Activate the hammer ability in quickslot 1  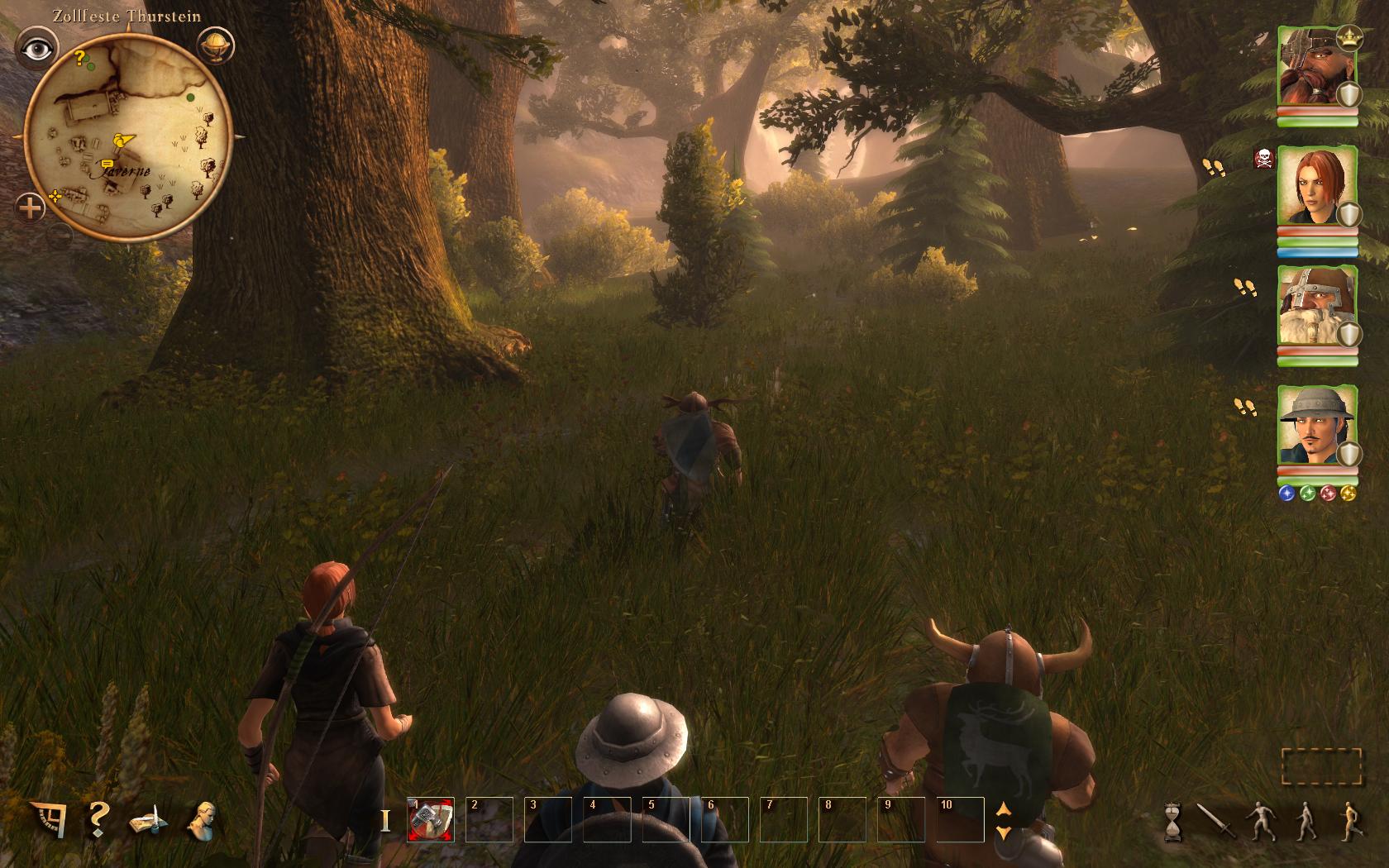pos(431,819)
